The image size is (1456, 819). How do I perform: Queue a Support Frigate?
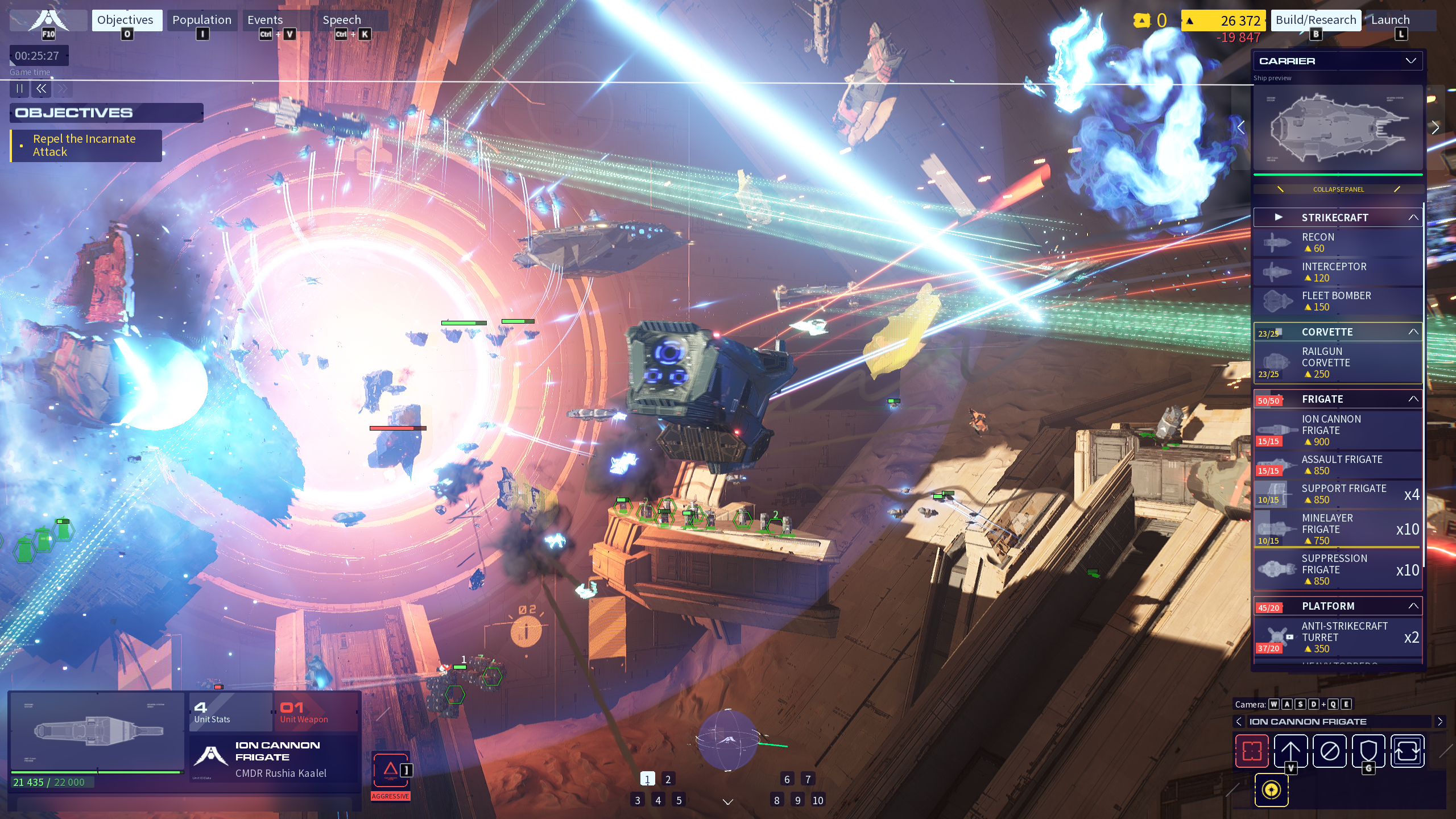point(1337,494)
